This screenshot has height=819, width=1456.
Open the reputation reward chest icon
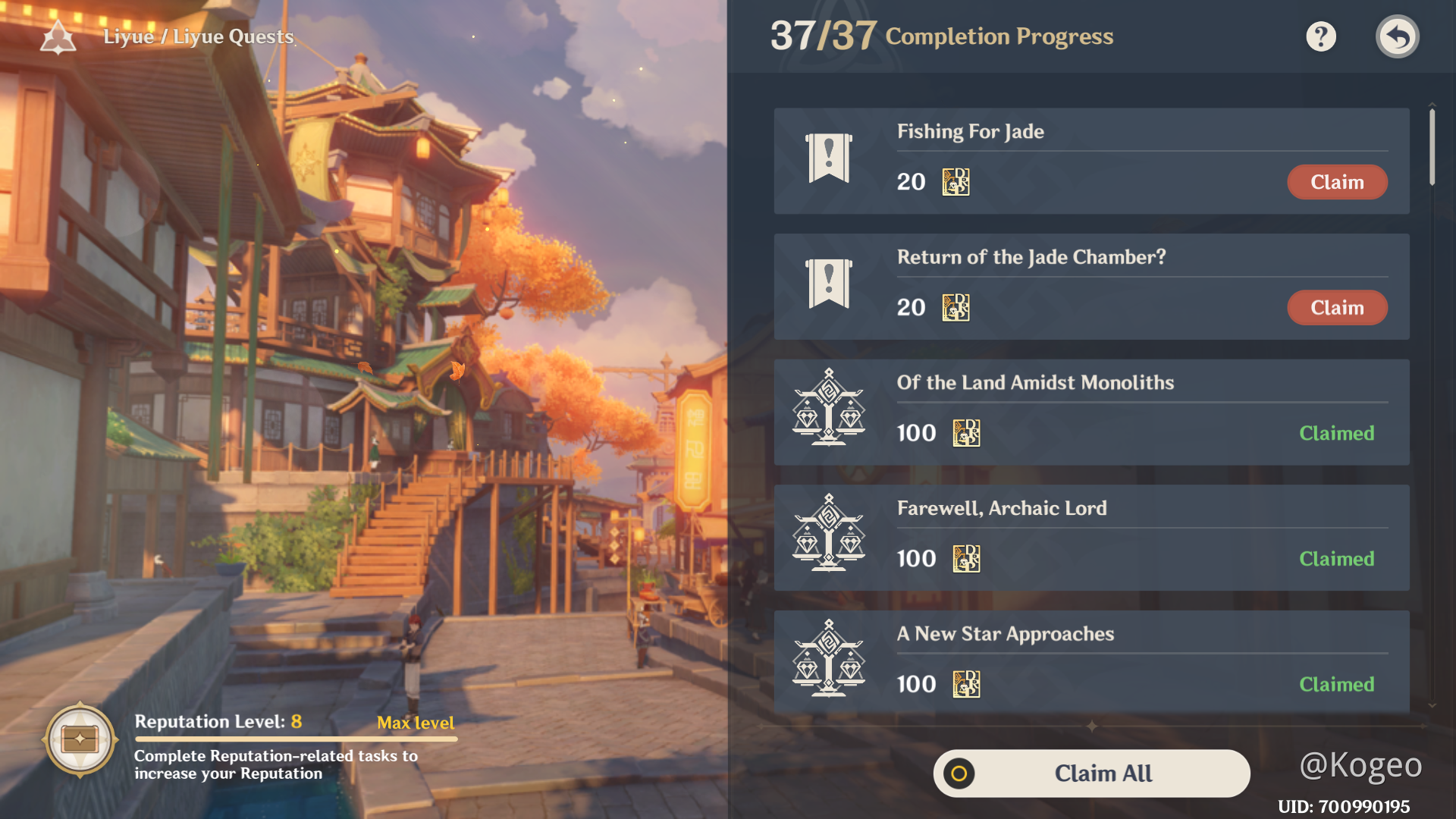coord(80,739)
